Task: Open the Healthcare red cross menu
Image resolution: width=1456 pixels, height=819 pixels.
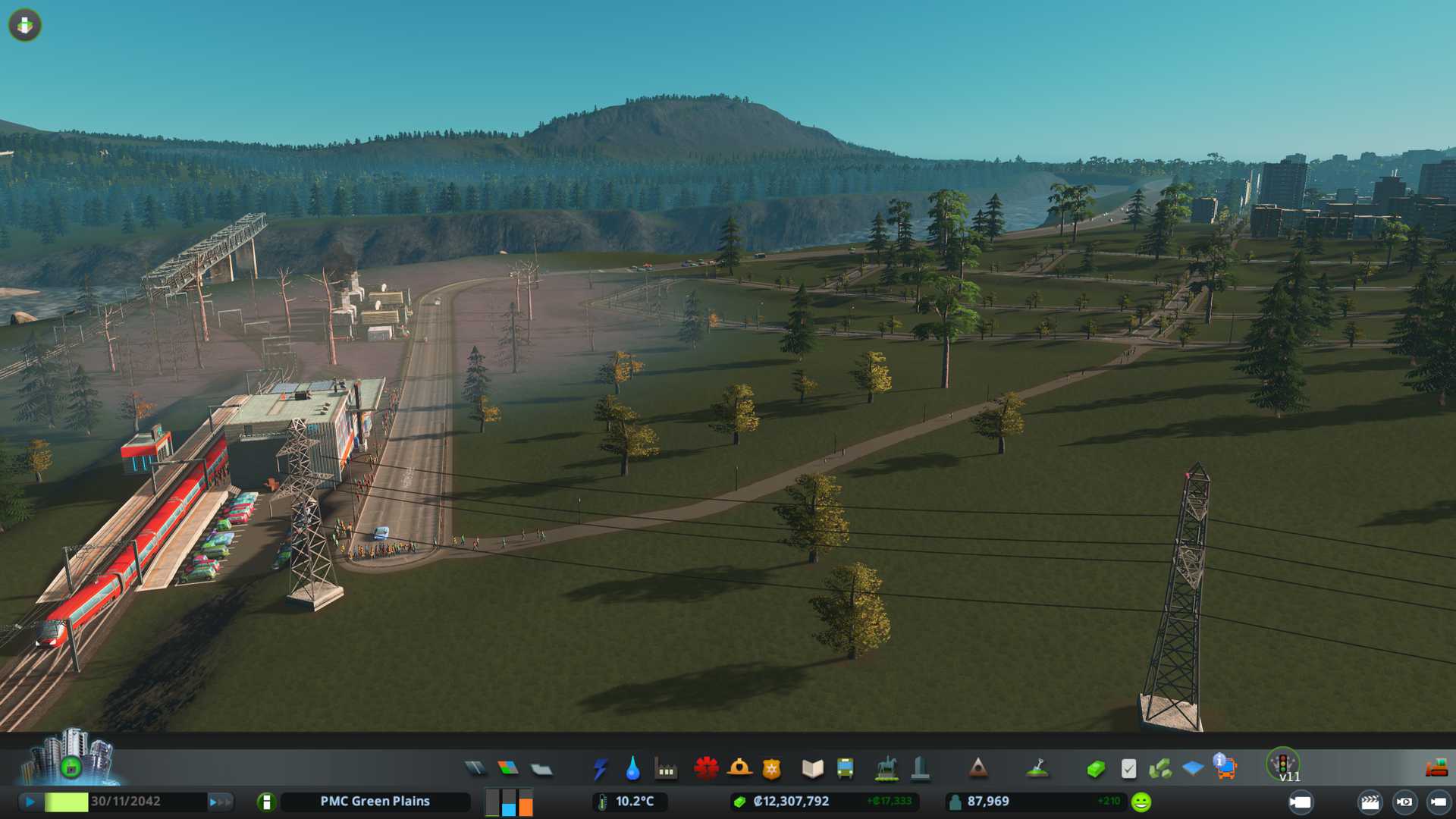Action: [x=706, y=769]
